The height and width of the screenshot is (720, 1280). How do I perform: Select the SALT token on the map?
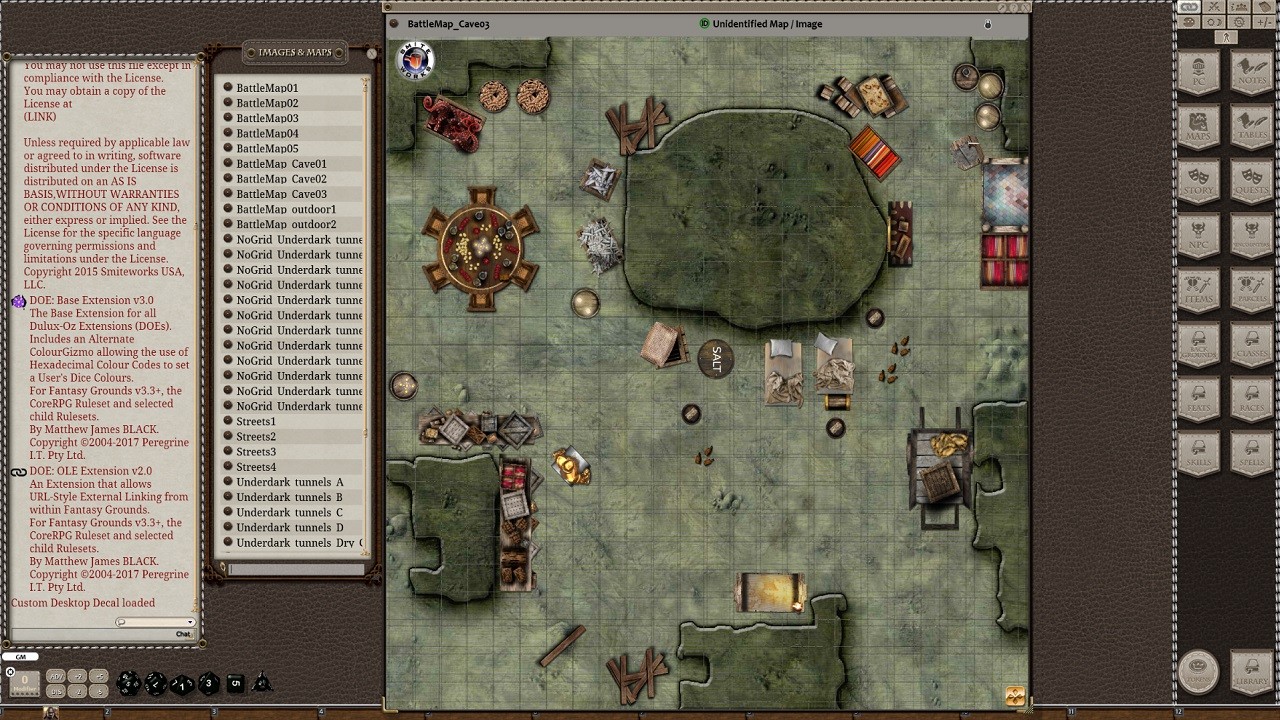tap(716, 360)
